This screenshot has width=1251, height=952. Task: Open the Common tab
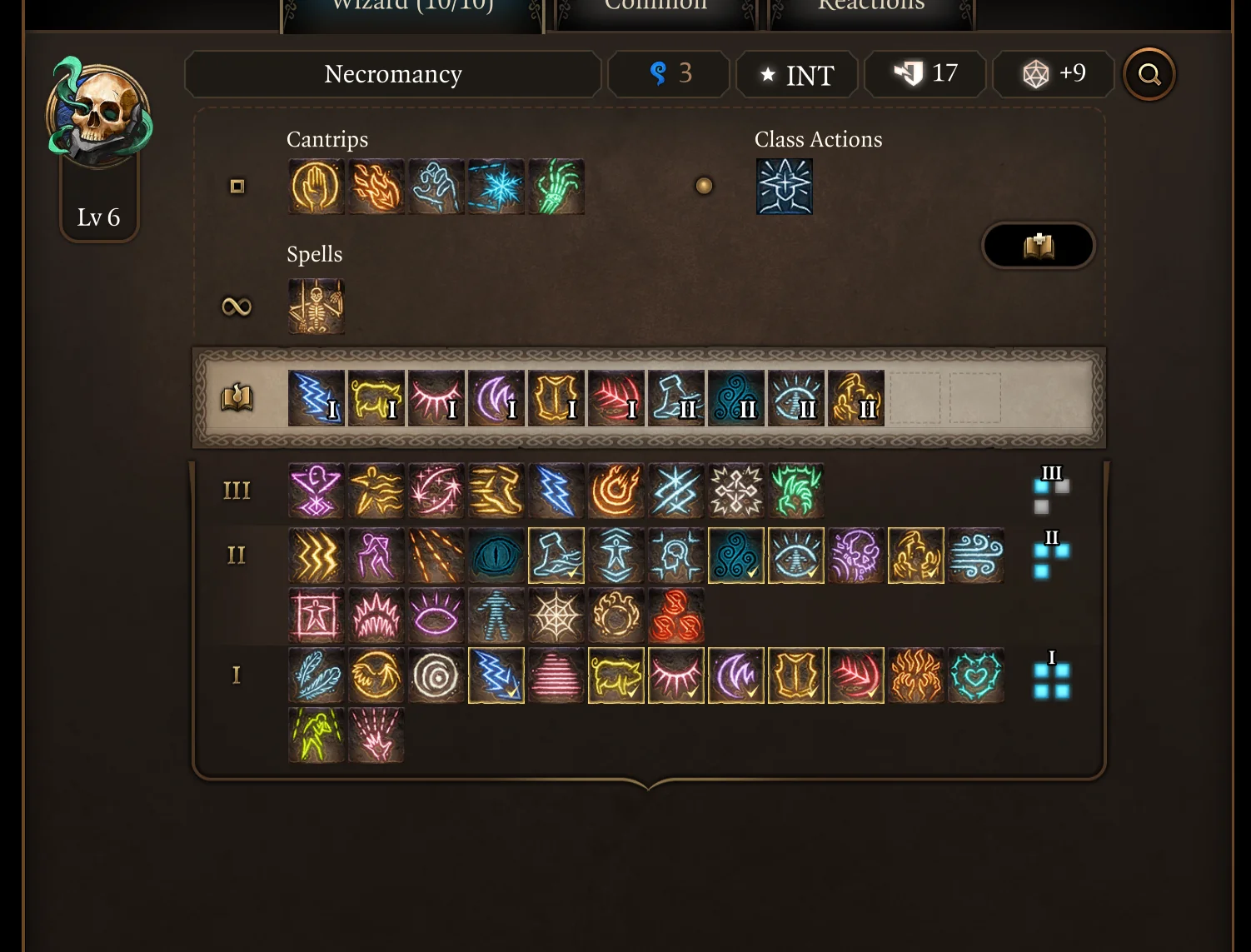pos(655,8)
